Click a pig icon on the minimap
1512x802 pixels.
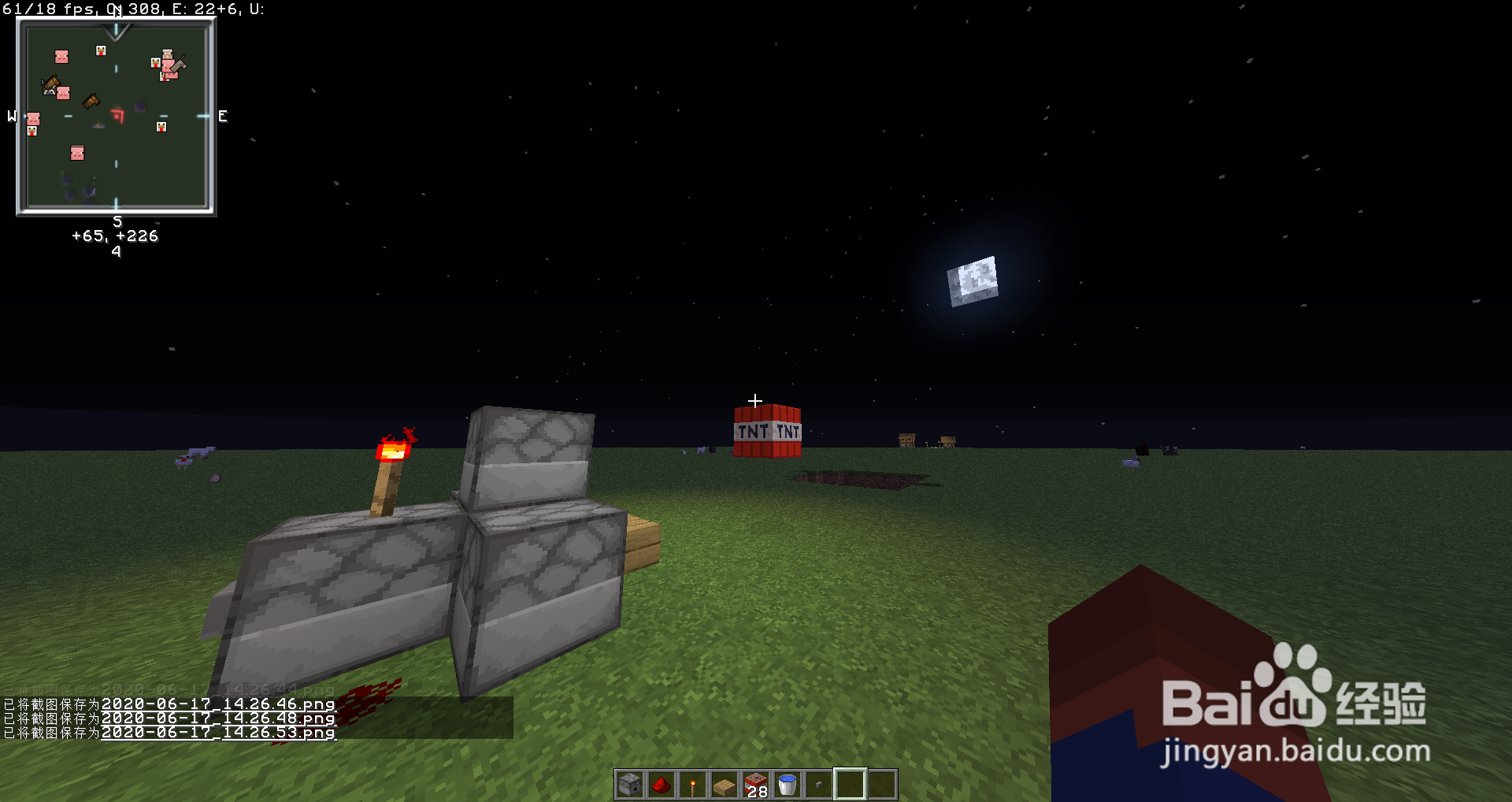click(61, 57)
